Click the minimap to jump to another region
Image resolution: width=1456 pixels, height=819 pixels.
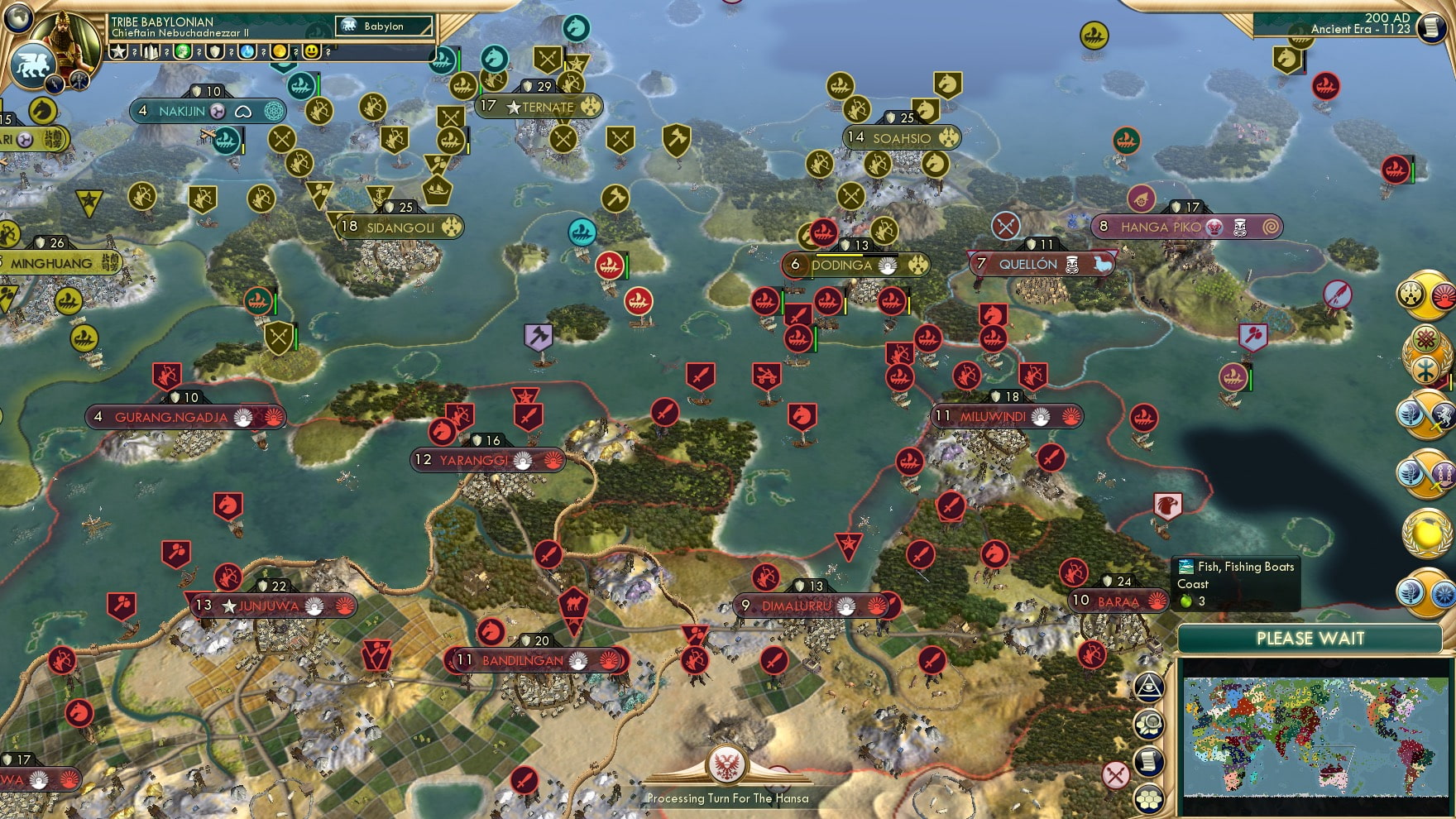pos(1311,736)
